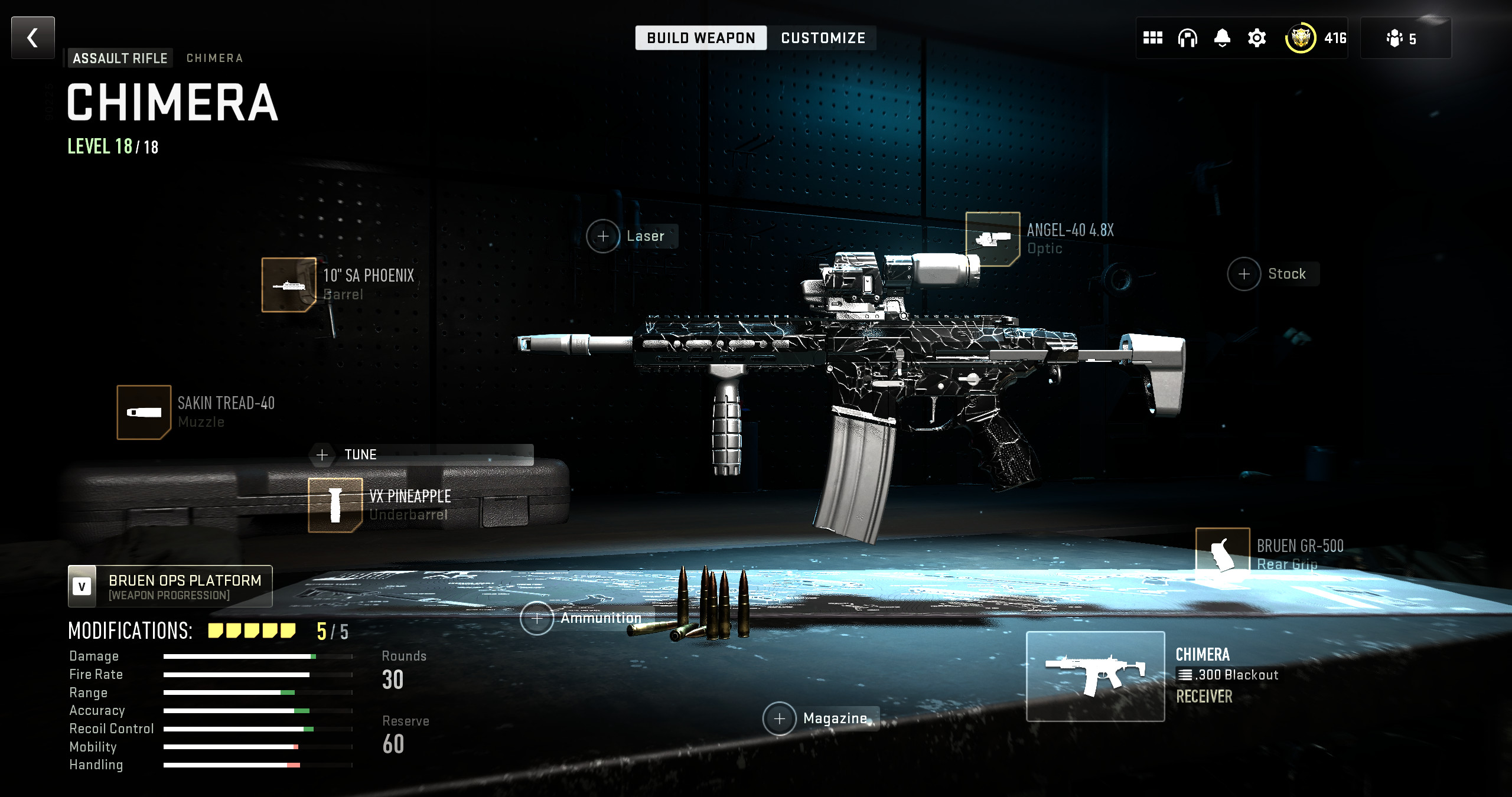
Task: Select the Sakin Tread-40 muzzle slot
Action: (x=144, y=413)
